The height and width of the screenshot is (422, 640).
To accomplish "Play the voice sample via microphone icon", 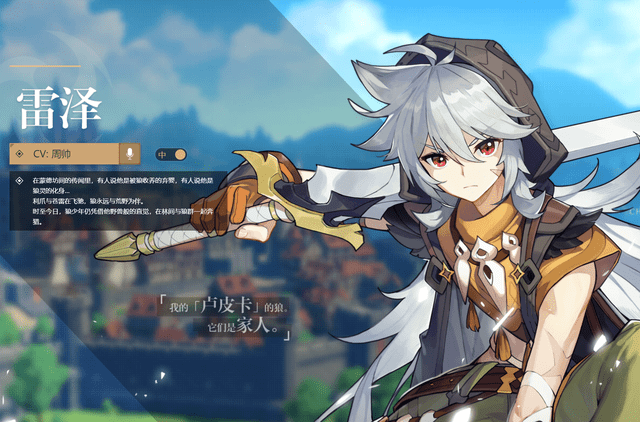I will click(129, 154).
